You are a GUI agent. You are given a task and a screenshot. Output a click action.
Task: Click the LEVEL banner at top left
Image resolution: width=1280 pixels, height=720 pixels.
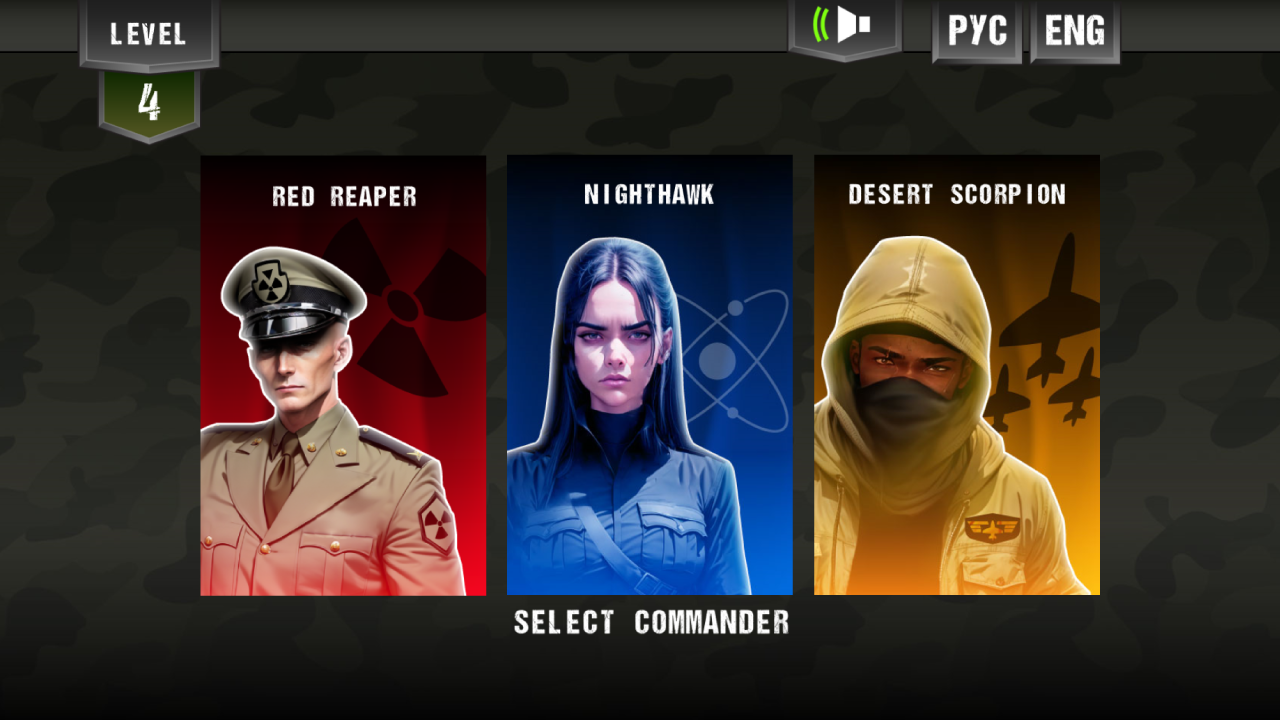point(147,33)
